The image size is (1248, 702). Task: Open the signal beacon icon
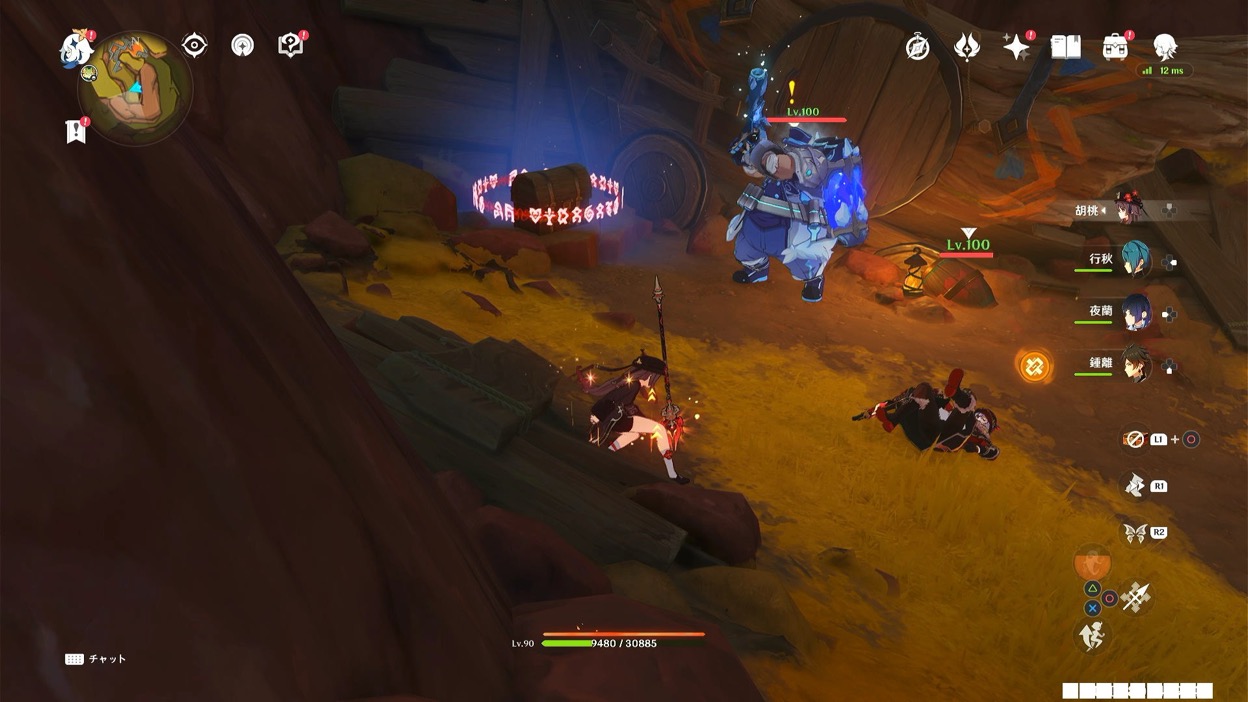point(242,45)
